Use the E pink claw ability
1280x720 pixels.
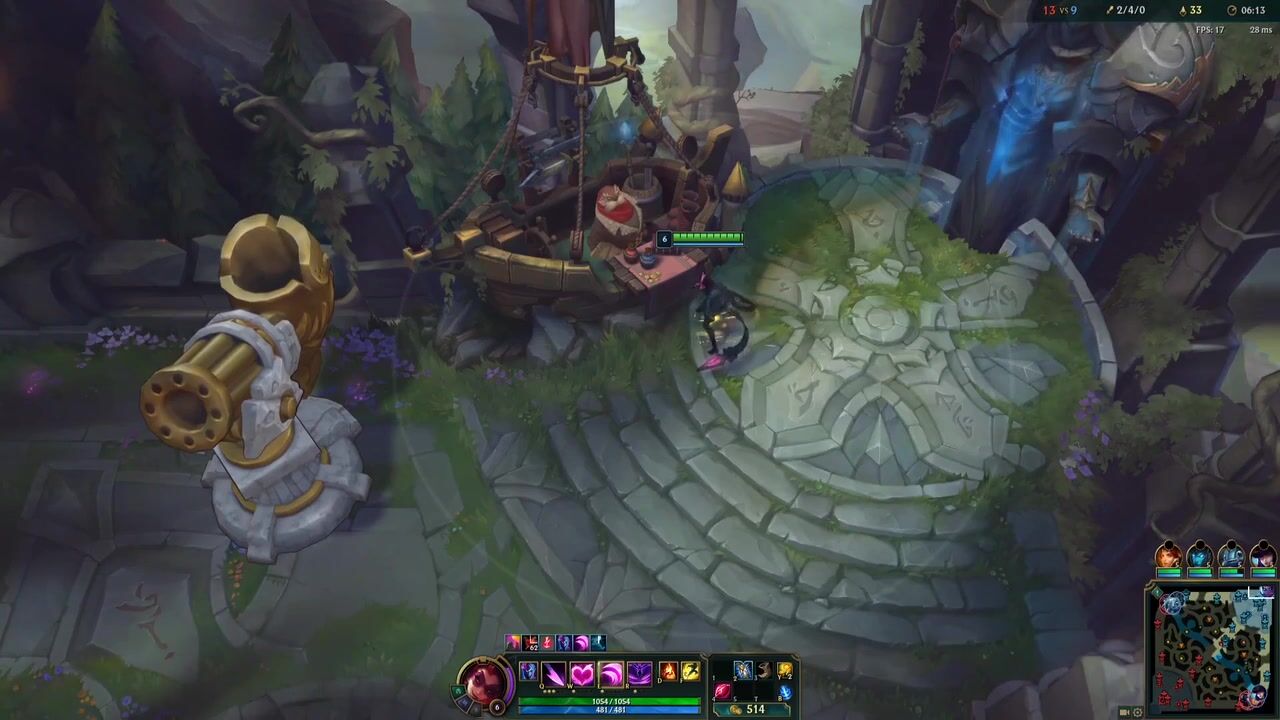click(x=610, y=674)
